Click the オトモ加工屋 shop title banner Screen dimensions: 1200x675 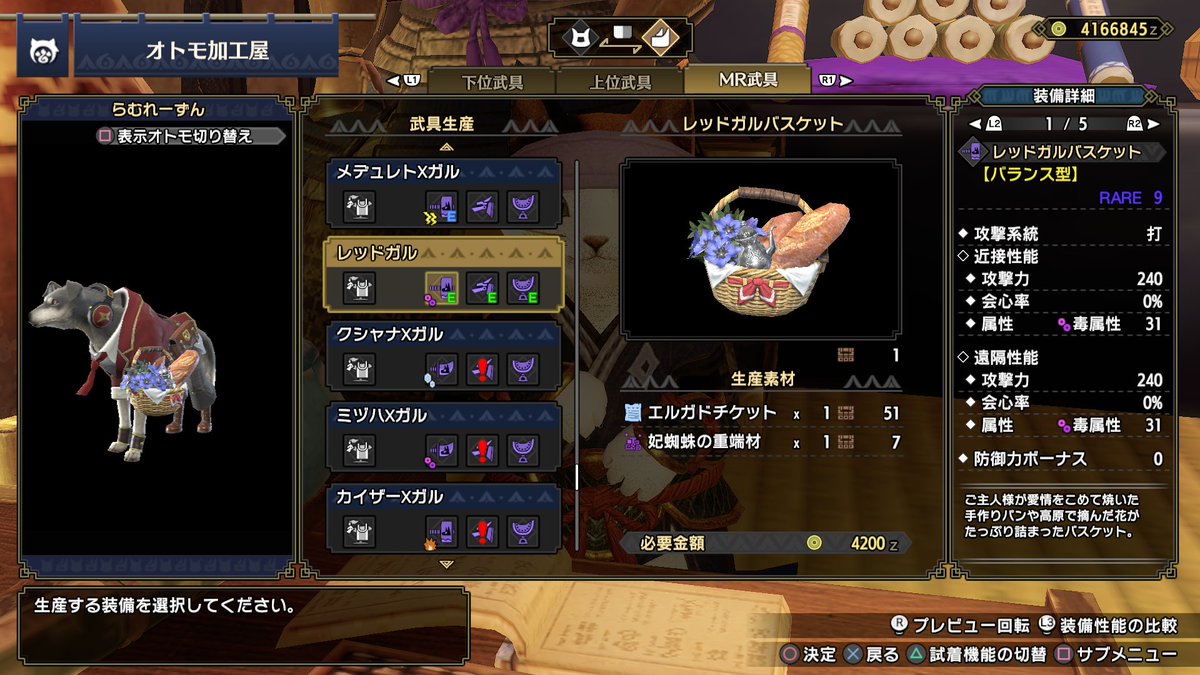click(x=206, y=51)
